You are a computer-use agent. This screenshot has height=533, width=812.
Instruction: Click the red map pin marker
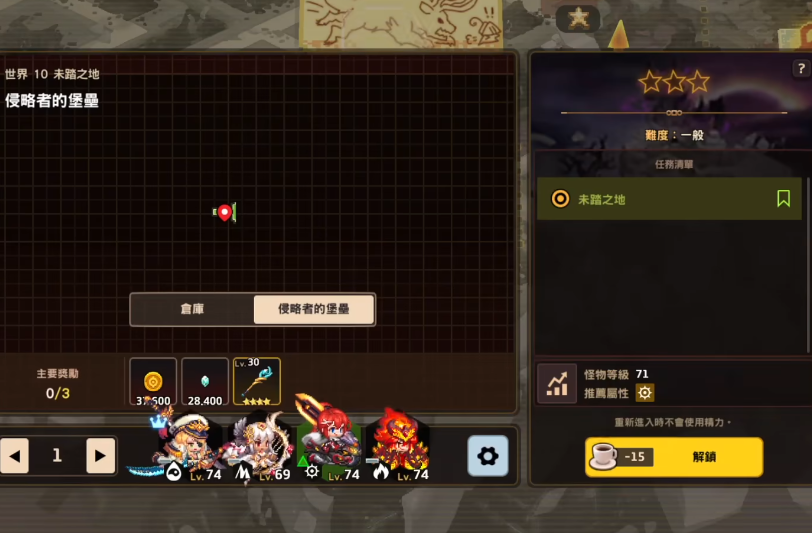(225, 212)
